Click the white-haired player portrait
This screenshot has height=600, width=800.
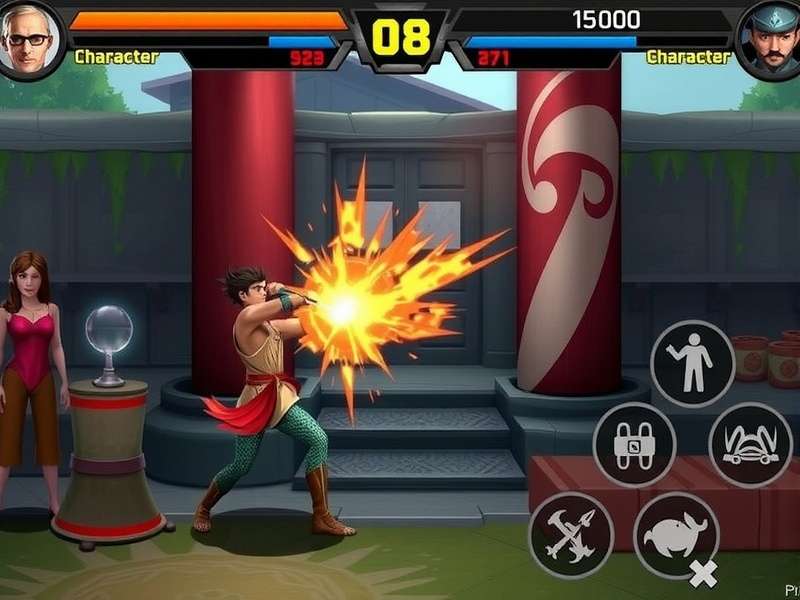click(28, 39)
